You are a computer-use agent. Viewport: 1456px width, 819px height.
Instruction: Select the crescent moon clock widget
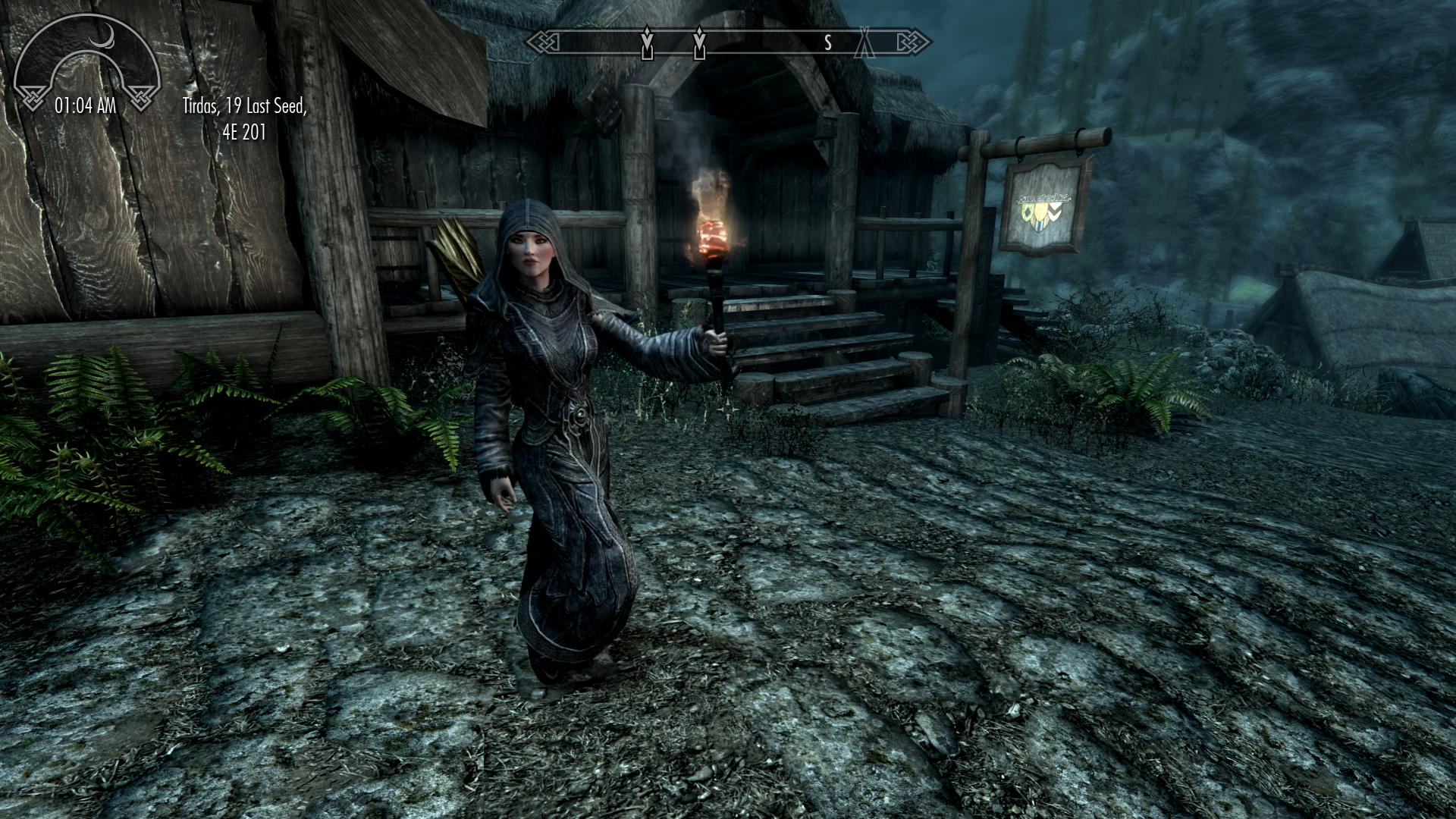coord(86,64)
